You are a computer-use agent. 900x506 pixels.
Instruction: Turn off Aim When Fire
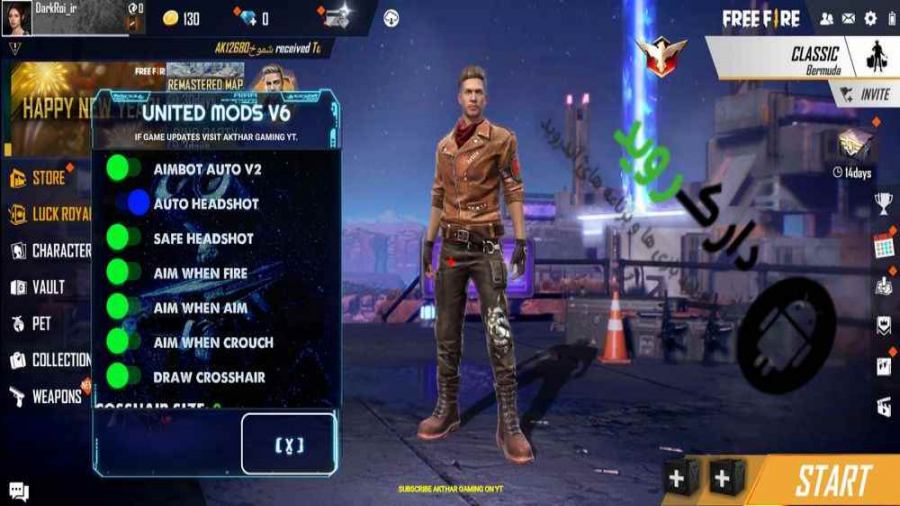pyautogui.click(x=124, y=272)
